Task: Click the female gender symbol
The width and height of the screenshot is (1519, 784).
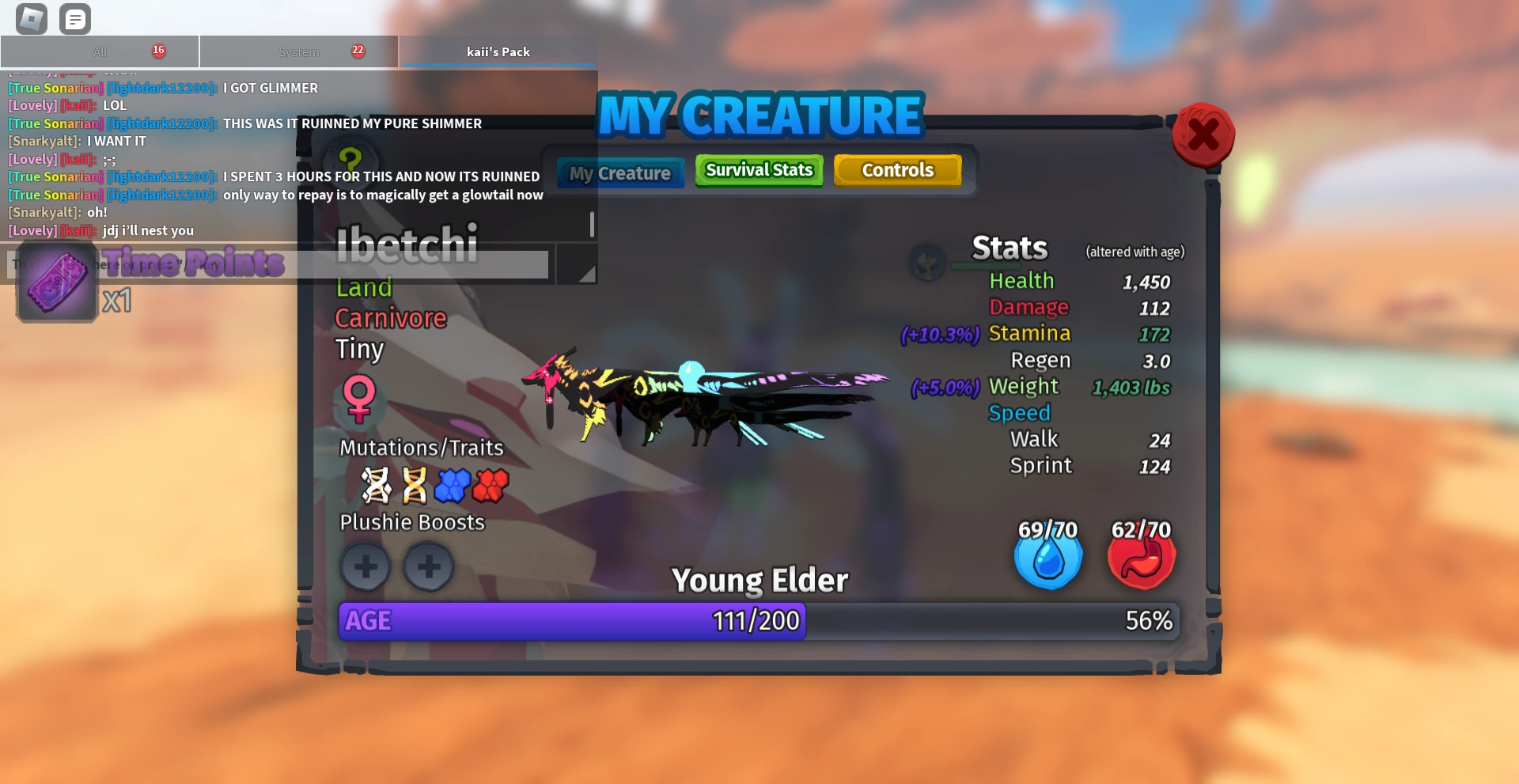Action: 361,400
